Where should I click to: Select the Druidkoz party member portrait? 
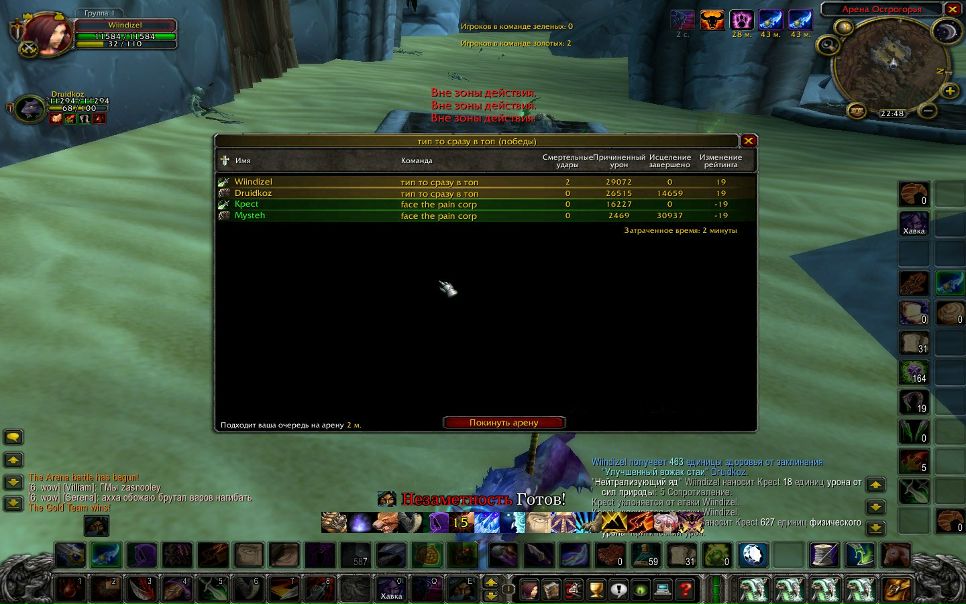pos(30,108)
